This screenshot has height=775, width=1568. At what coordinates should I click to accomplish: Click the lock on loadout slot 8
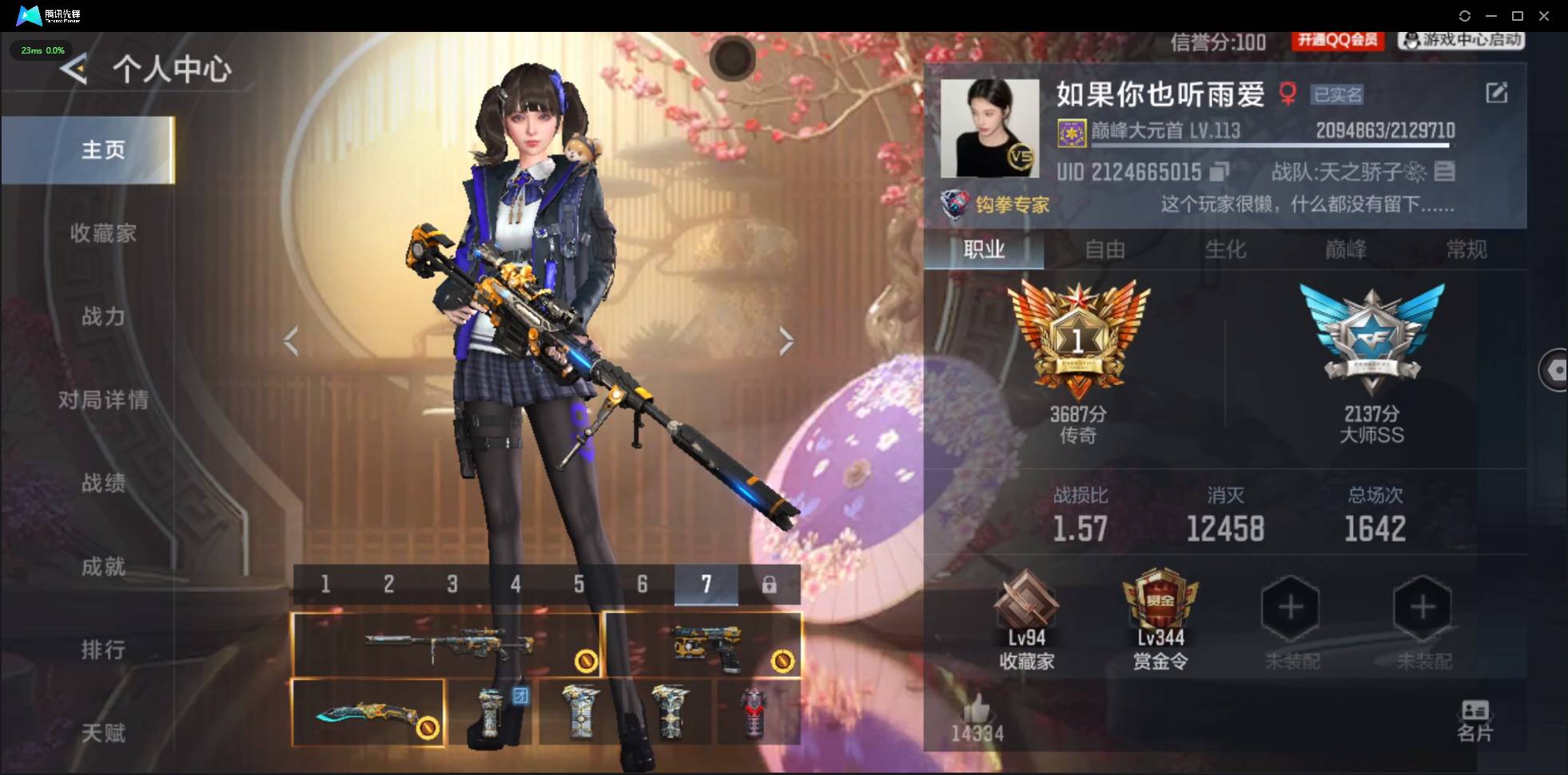(770, 584)
